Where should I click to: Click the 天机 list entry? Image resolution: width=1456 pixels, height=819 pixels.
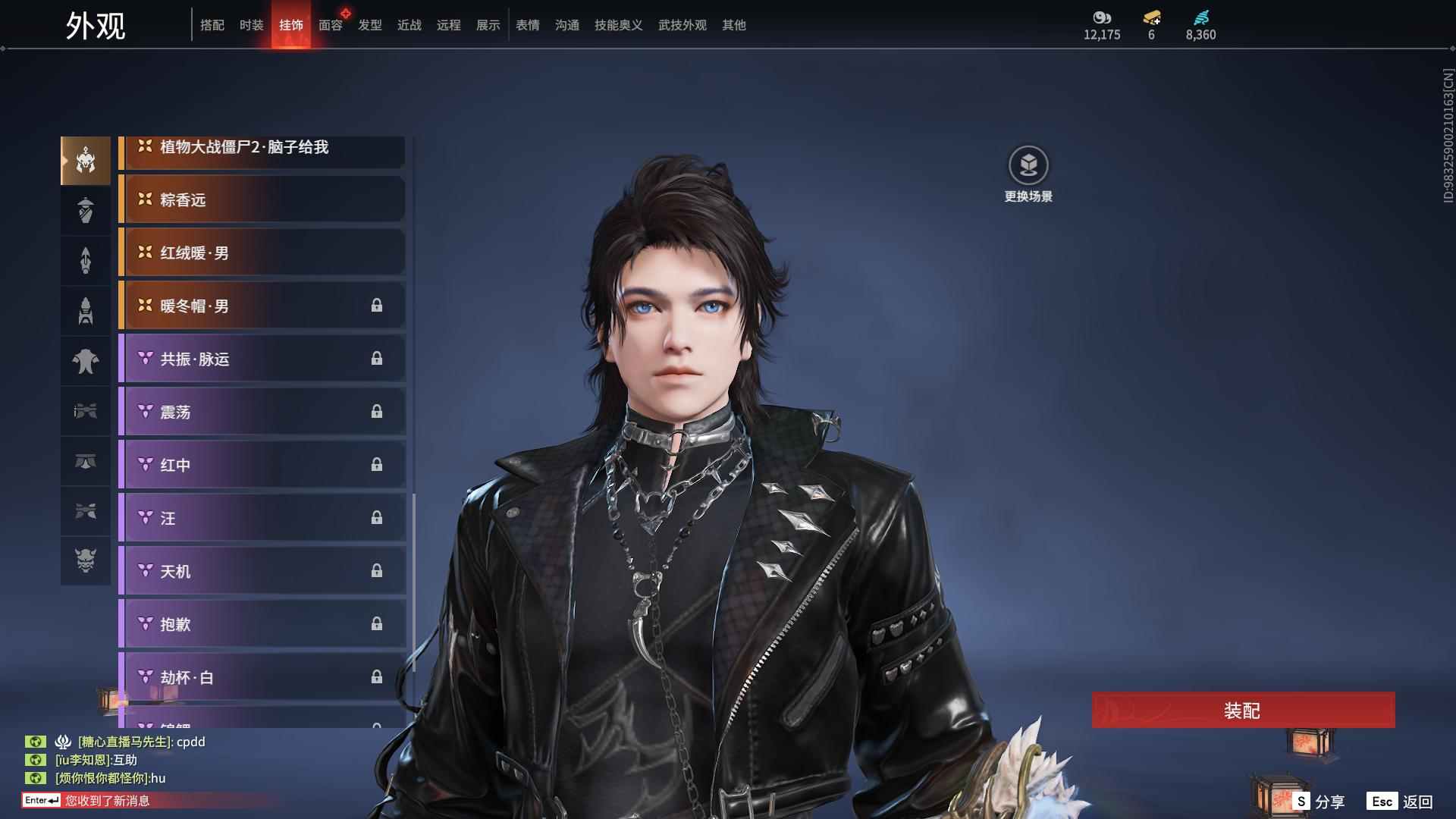click(262, 571)
